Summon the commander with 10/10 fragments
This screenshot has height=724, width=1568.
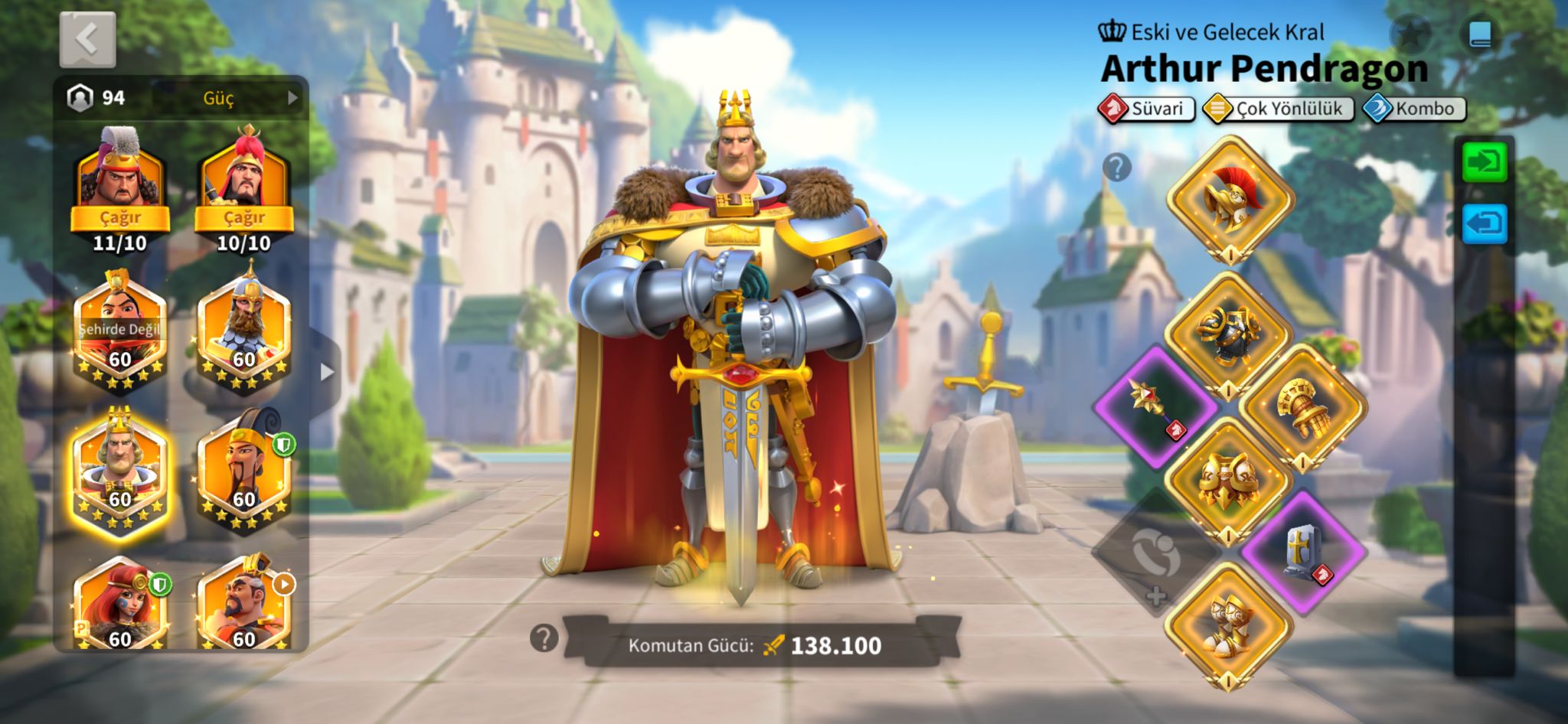(243, 217)
